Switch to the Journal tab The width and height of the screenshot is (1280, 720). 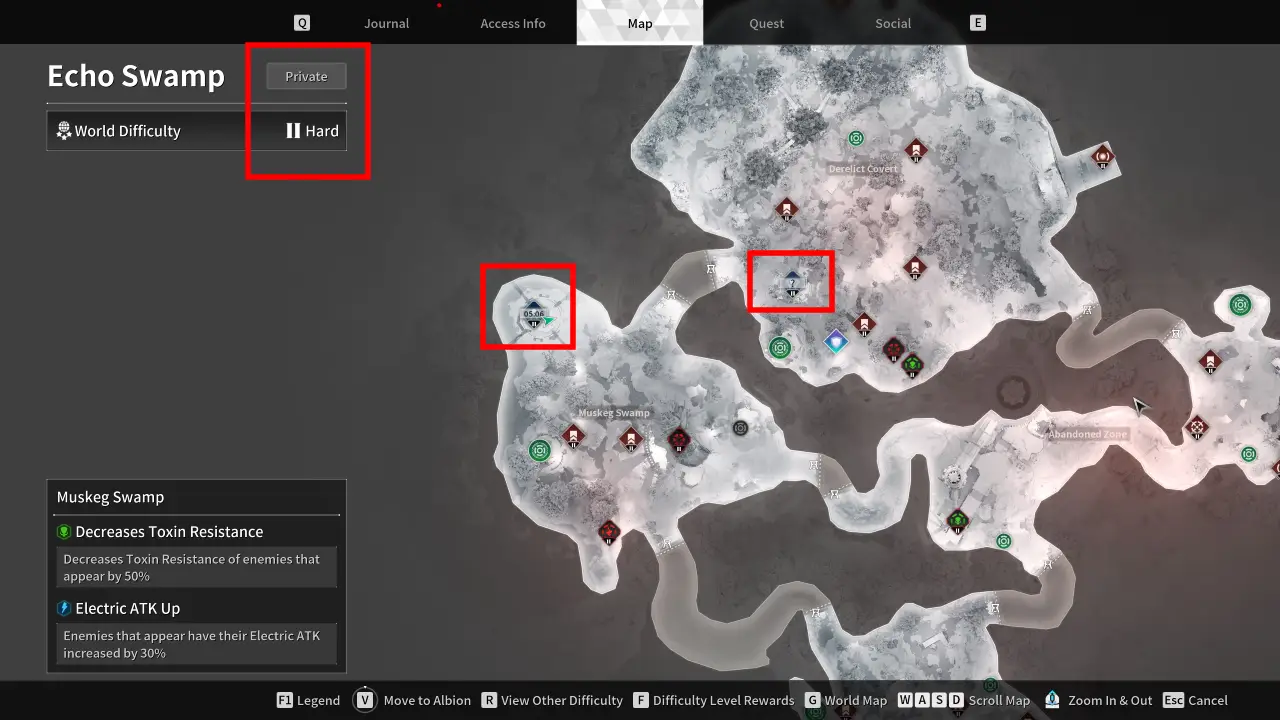(x=386, y=23)
